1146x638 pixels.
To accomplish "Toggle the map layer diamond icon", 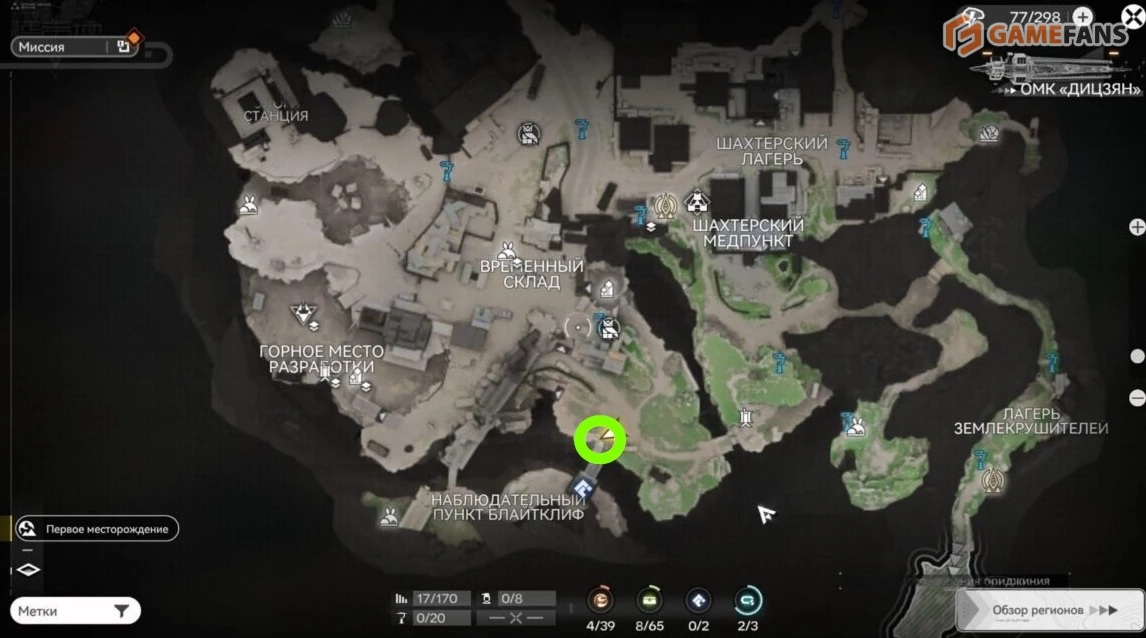I will (28, 570).
